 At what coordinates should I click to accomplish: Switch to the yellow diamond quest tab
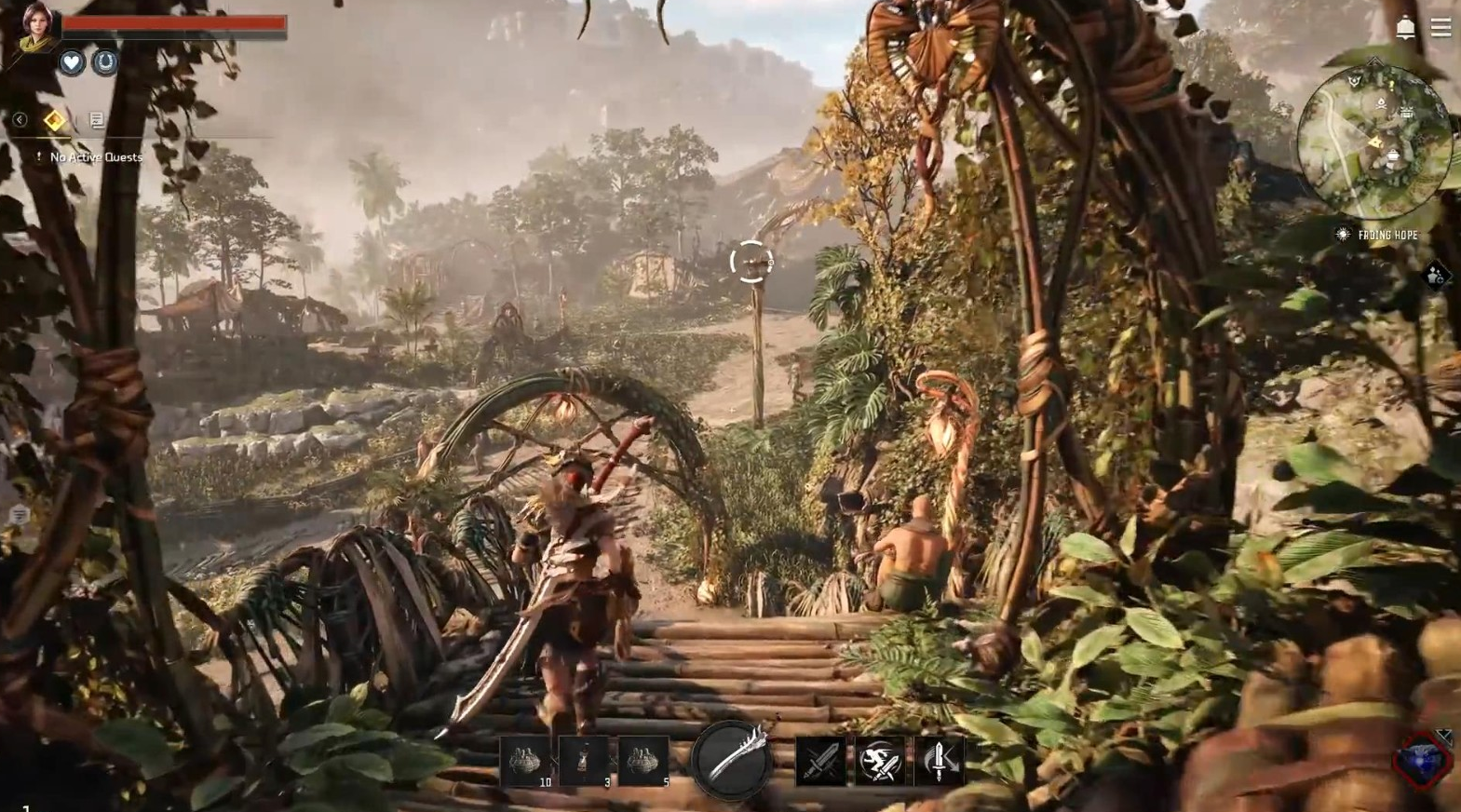point(55,119)
